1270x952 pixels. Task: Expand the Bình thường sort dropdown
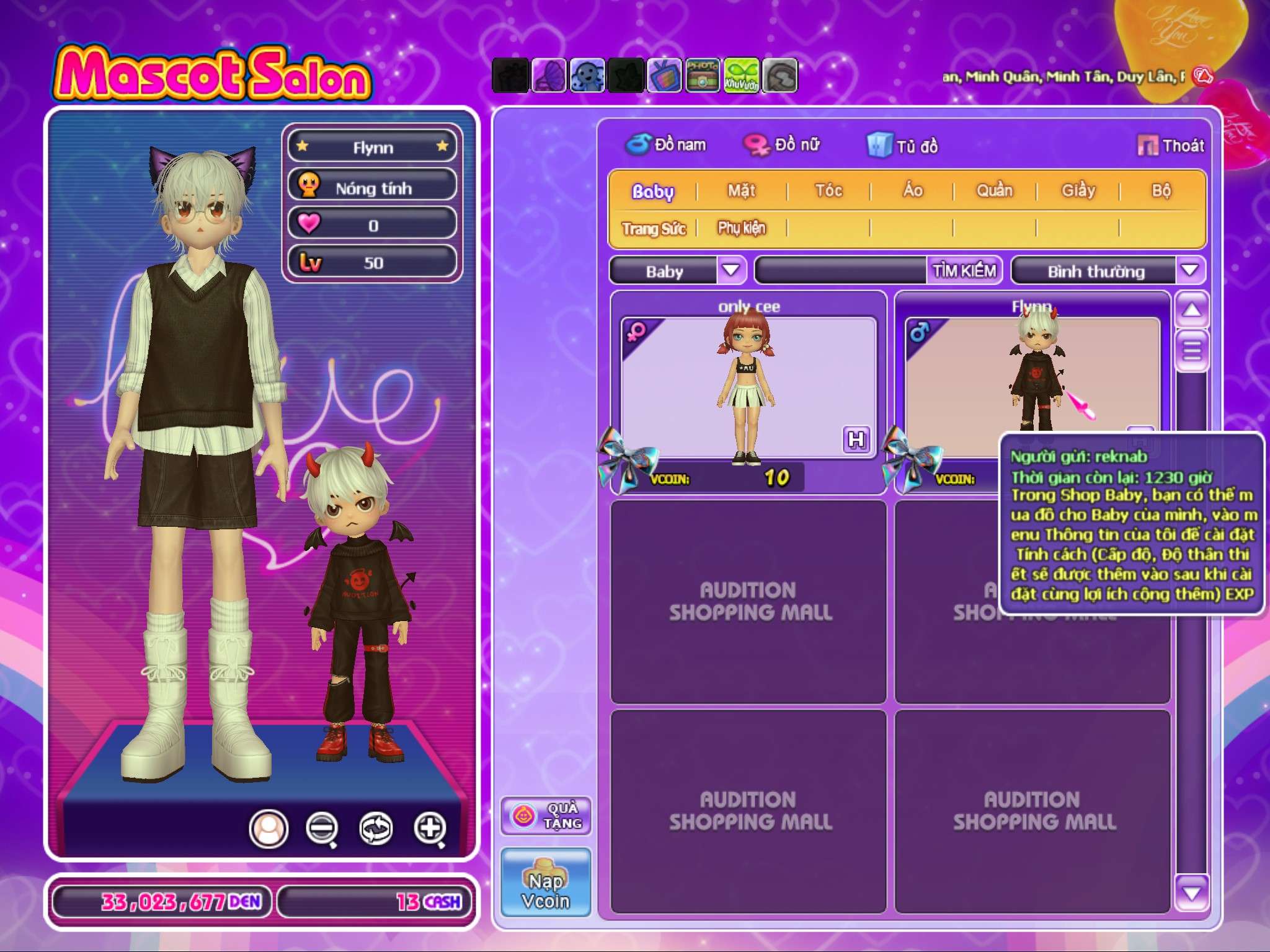click(1189, 270)
